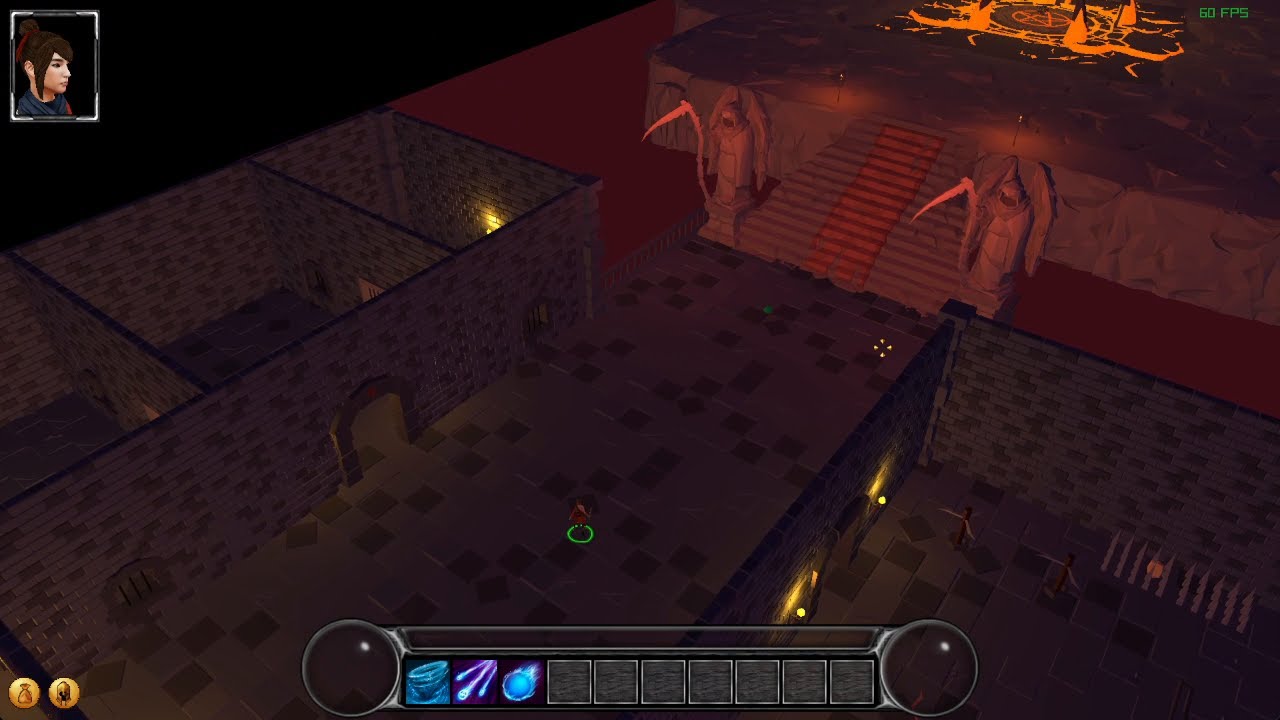The image size is (1280, 720).
Task: Click the character portrait in the top-left
Action: [x=55, y=63]
